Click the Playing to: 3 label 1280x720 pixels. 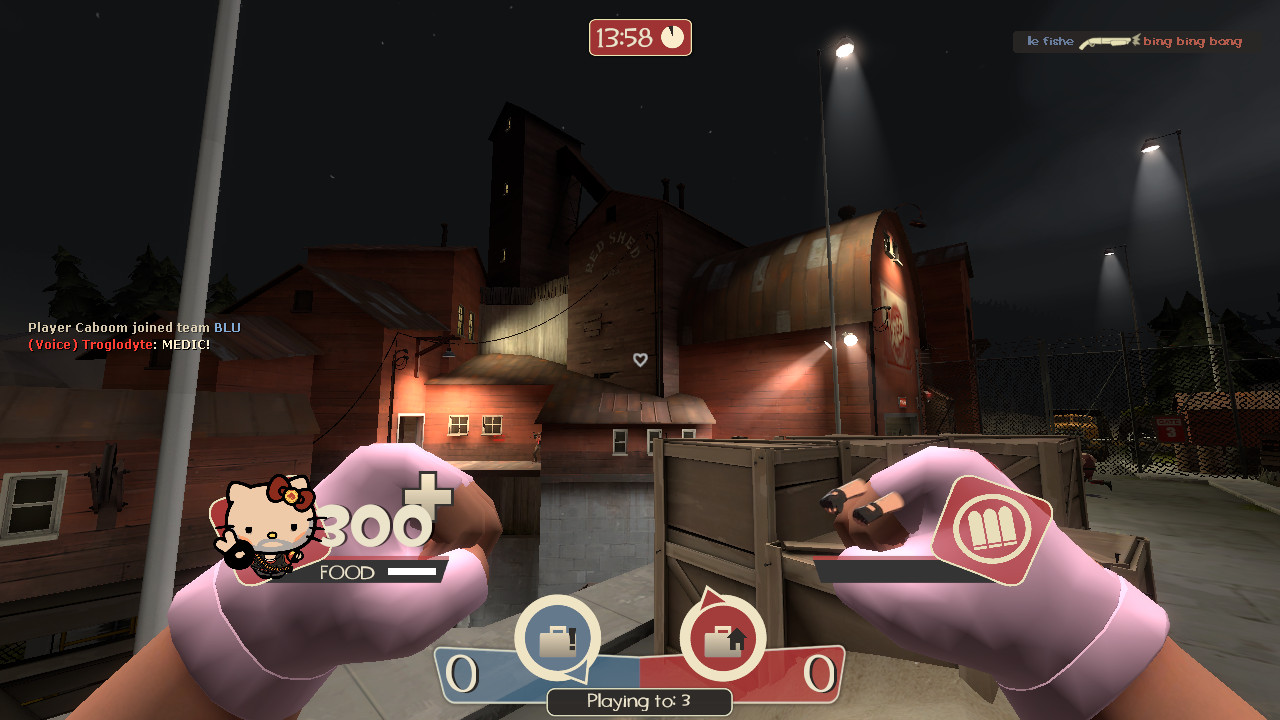pos(639,701)
